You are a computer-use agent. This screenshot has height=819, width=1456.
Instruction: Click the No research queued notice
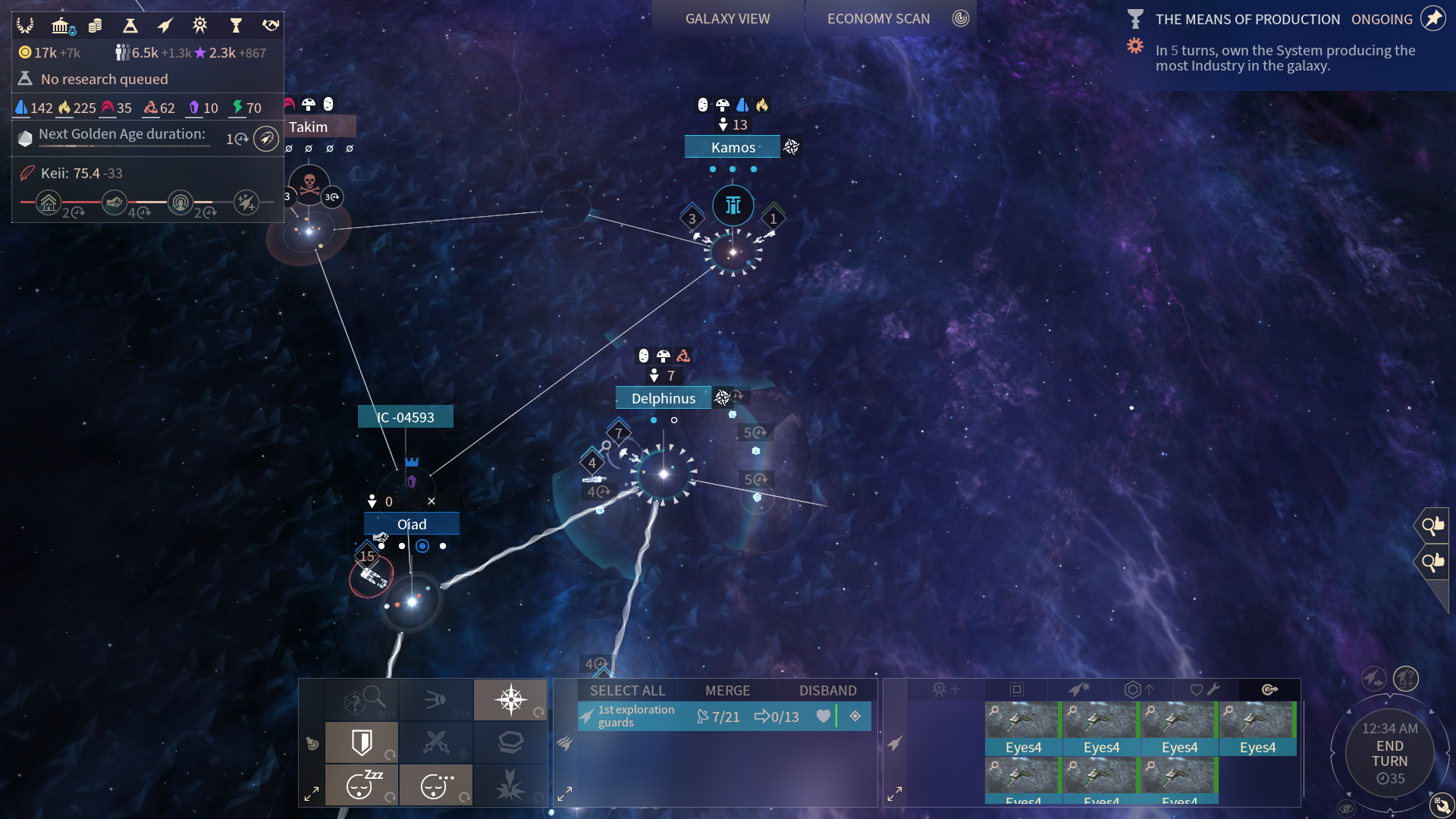click(104, 79)
